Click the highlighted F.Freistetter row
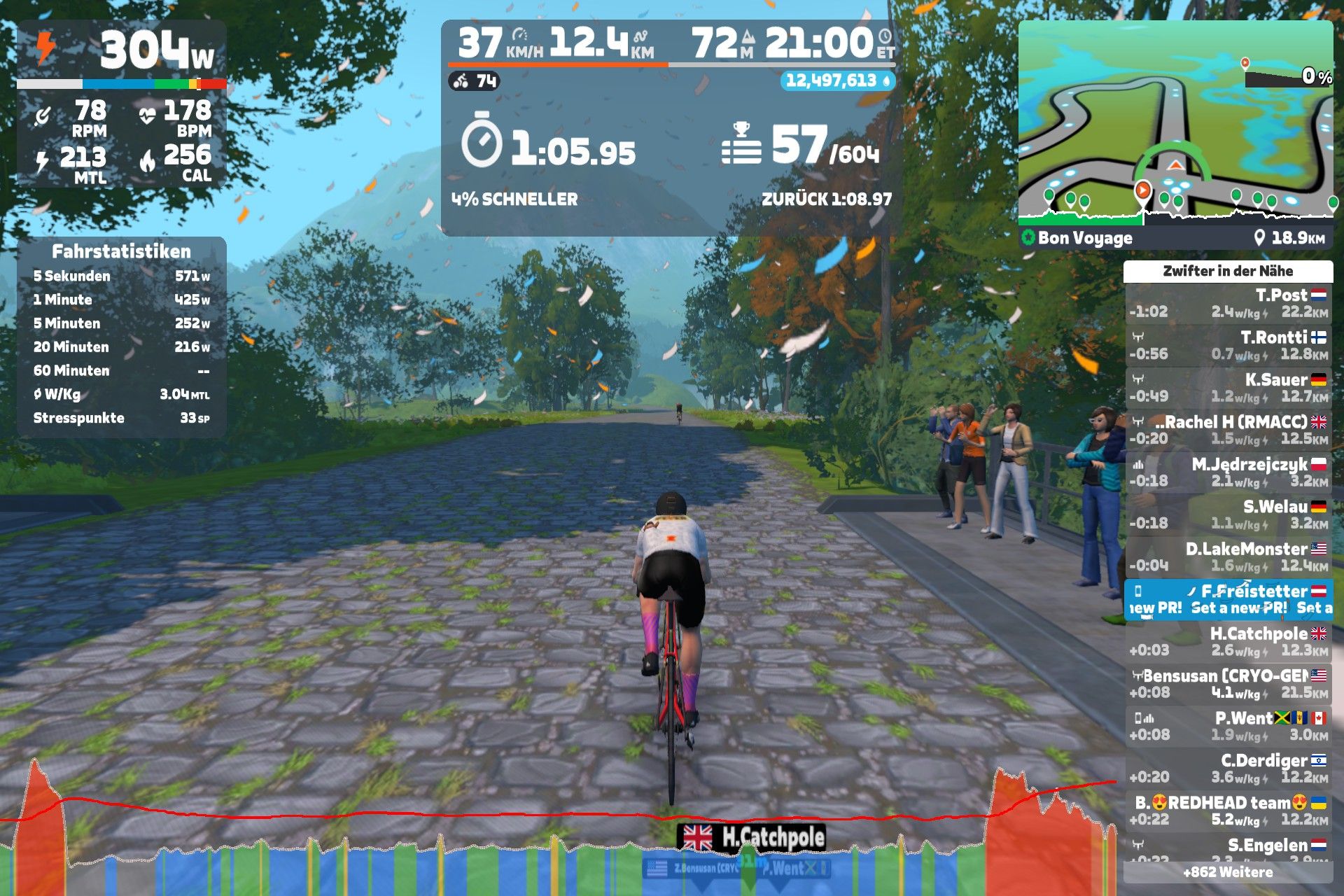The image size is (1344, 896). click(1228, 599)
